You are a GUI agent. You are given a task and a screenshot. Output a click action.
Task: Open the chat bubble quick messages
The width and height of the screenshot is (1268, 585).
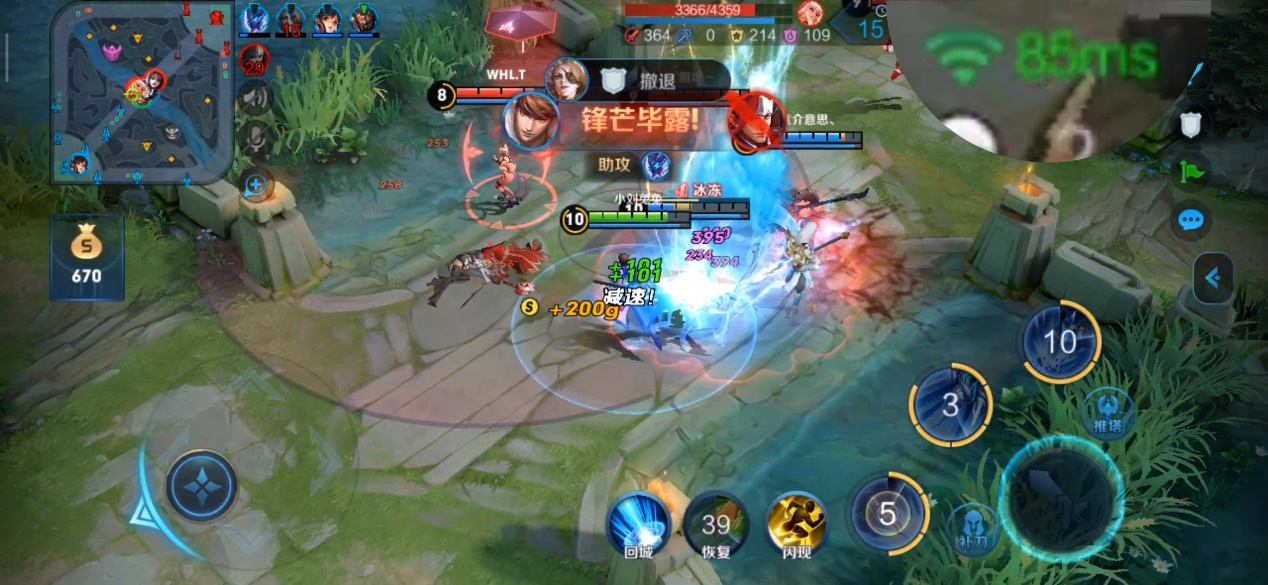tap(1190, 220)
